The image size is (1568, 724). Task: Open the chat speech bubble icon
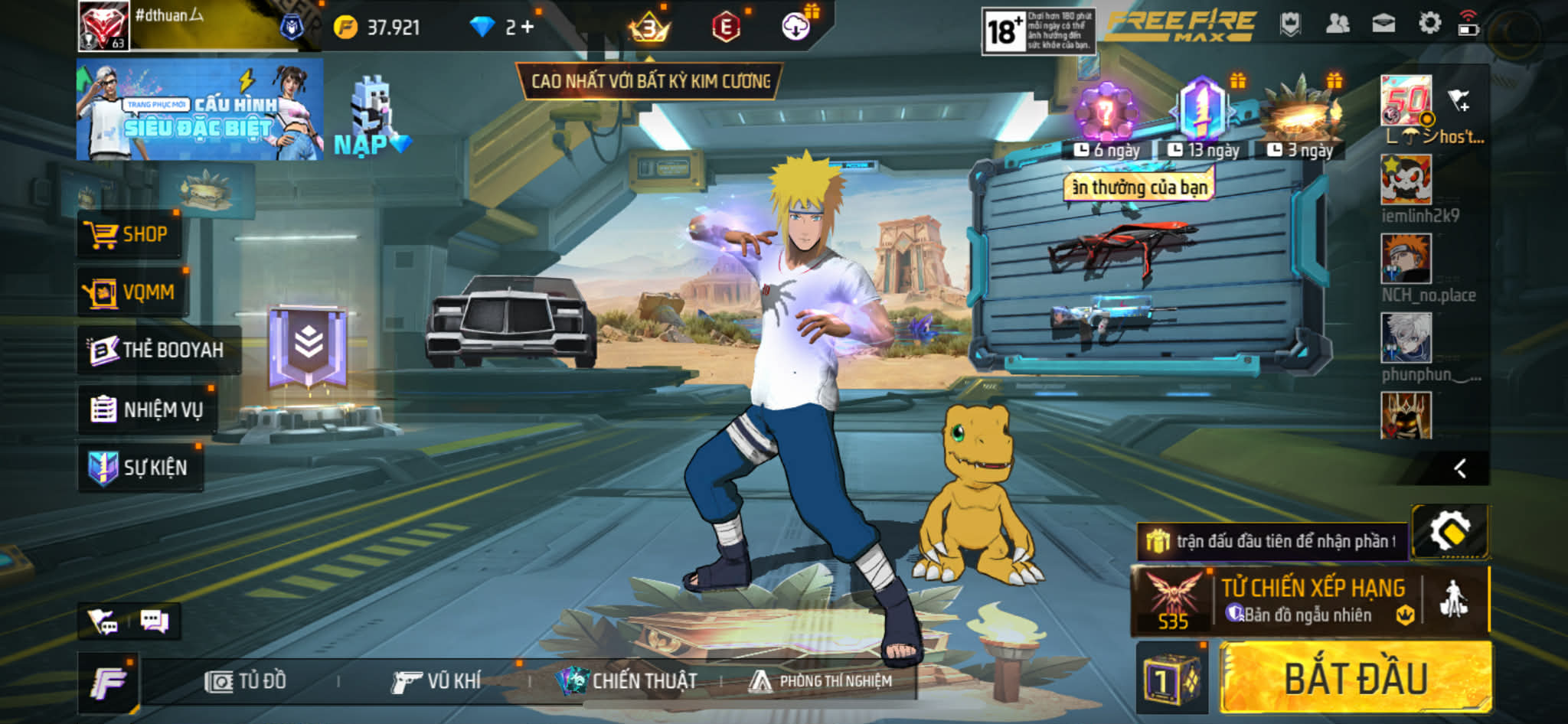154,621
